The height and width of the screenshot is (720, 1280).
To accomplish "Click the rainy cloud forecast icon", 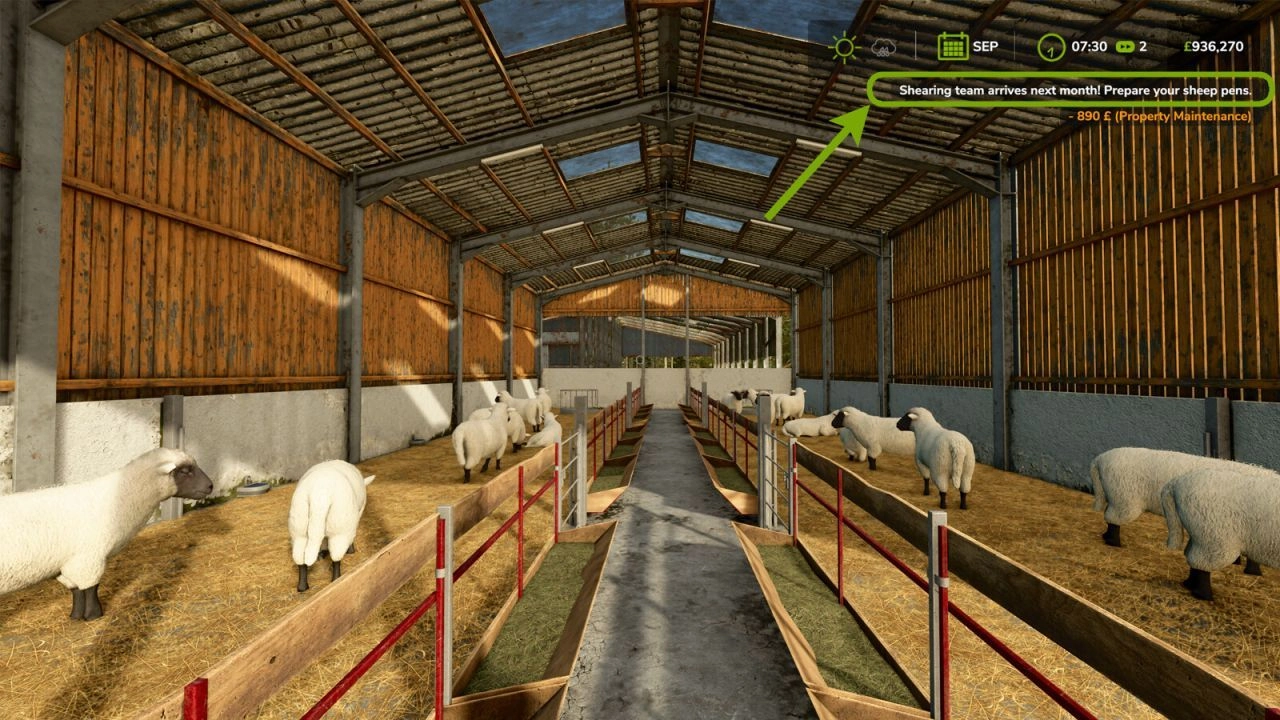I will pos(883,46).
